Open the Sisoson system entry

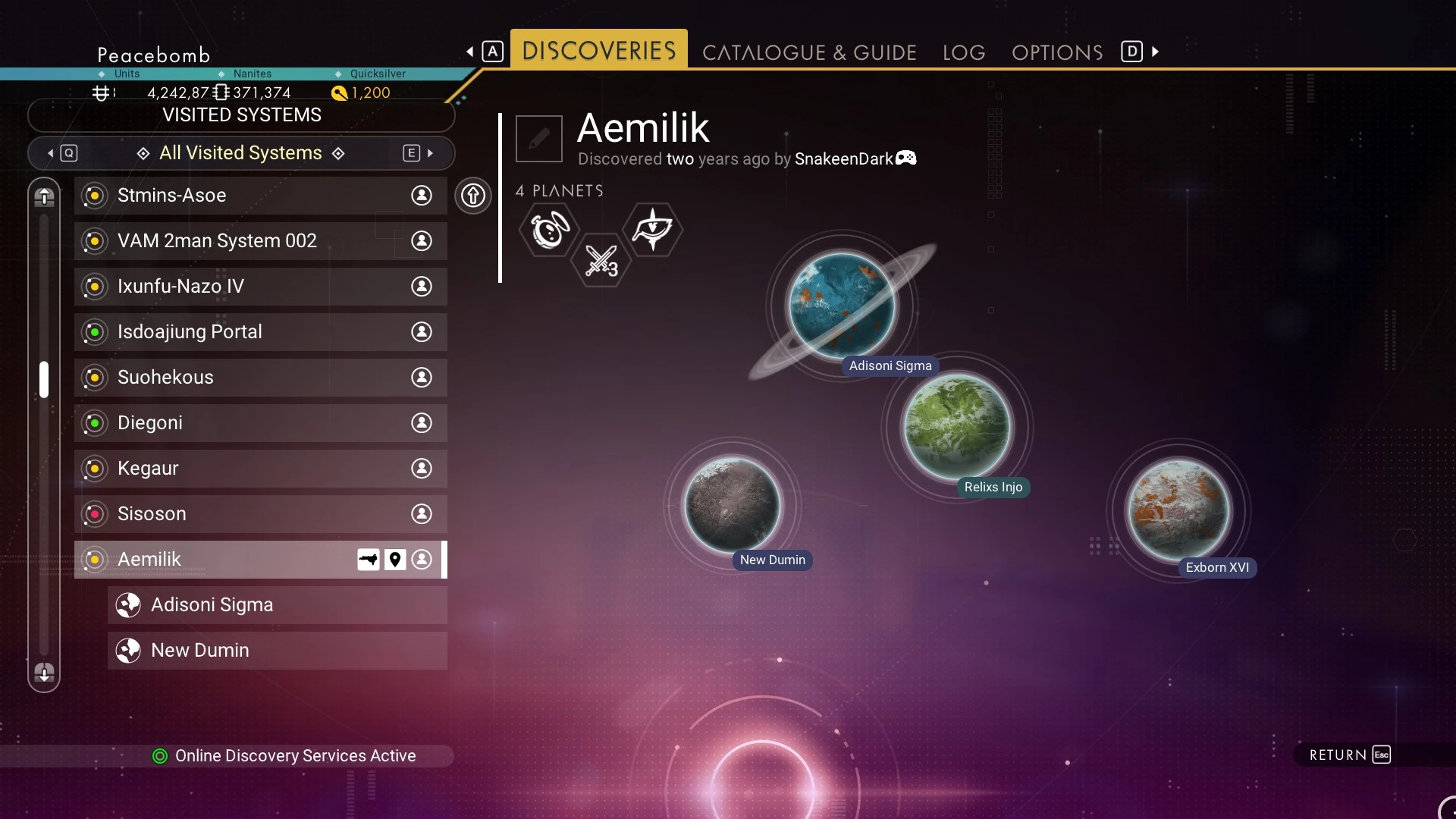(260, 514)
